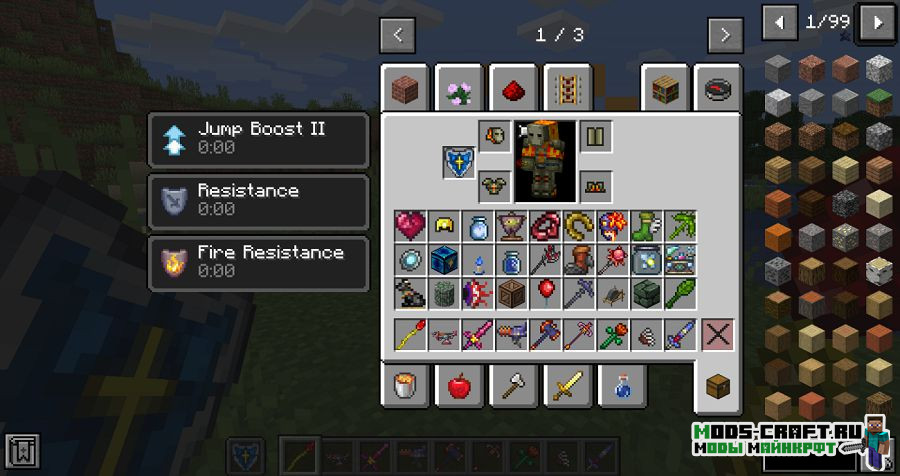The height and width of the screenshot is (476, 900).
Task: Select the golden sword Combat tab
Action: click(x=567, y=383)
